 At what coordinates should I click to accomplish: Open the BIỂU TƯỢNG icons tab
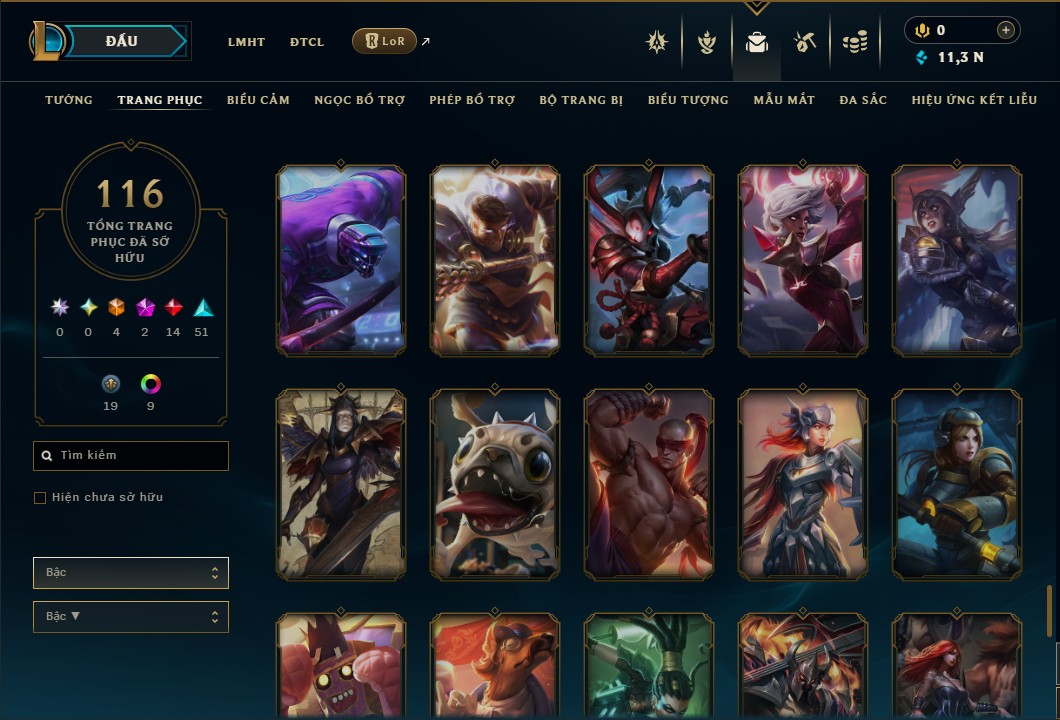tap(688, 100)
